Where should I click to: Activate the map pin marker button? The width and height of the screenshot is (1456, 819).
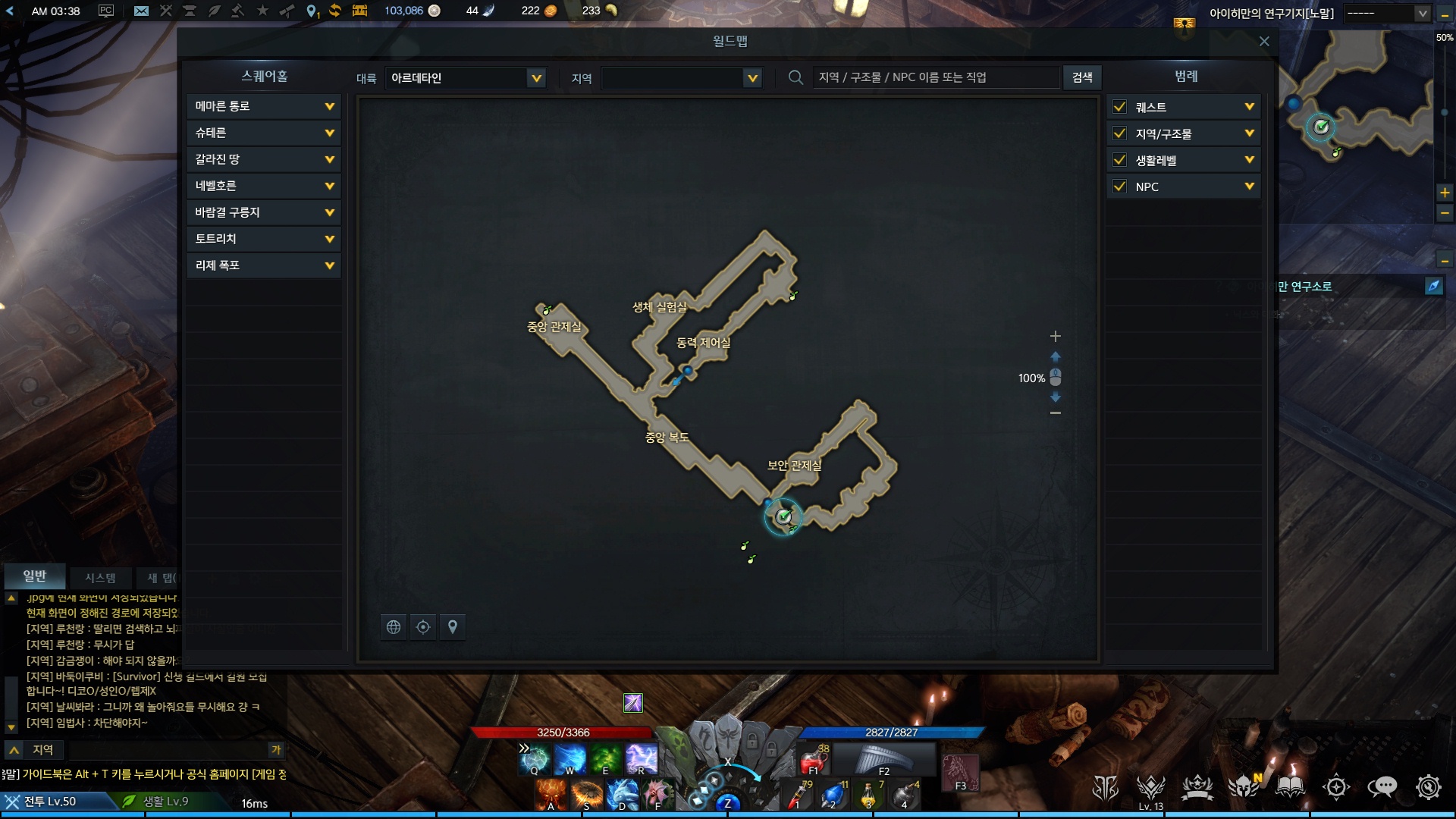click(x=453, y=627)
